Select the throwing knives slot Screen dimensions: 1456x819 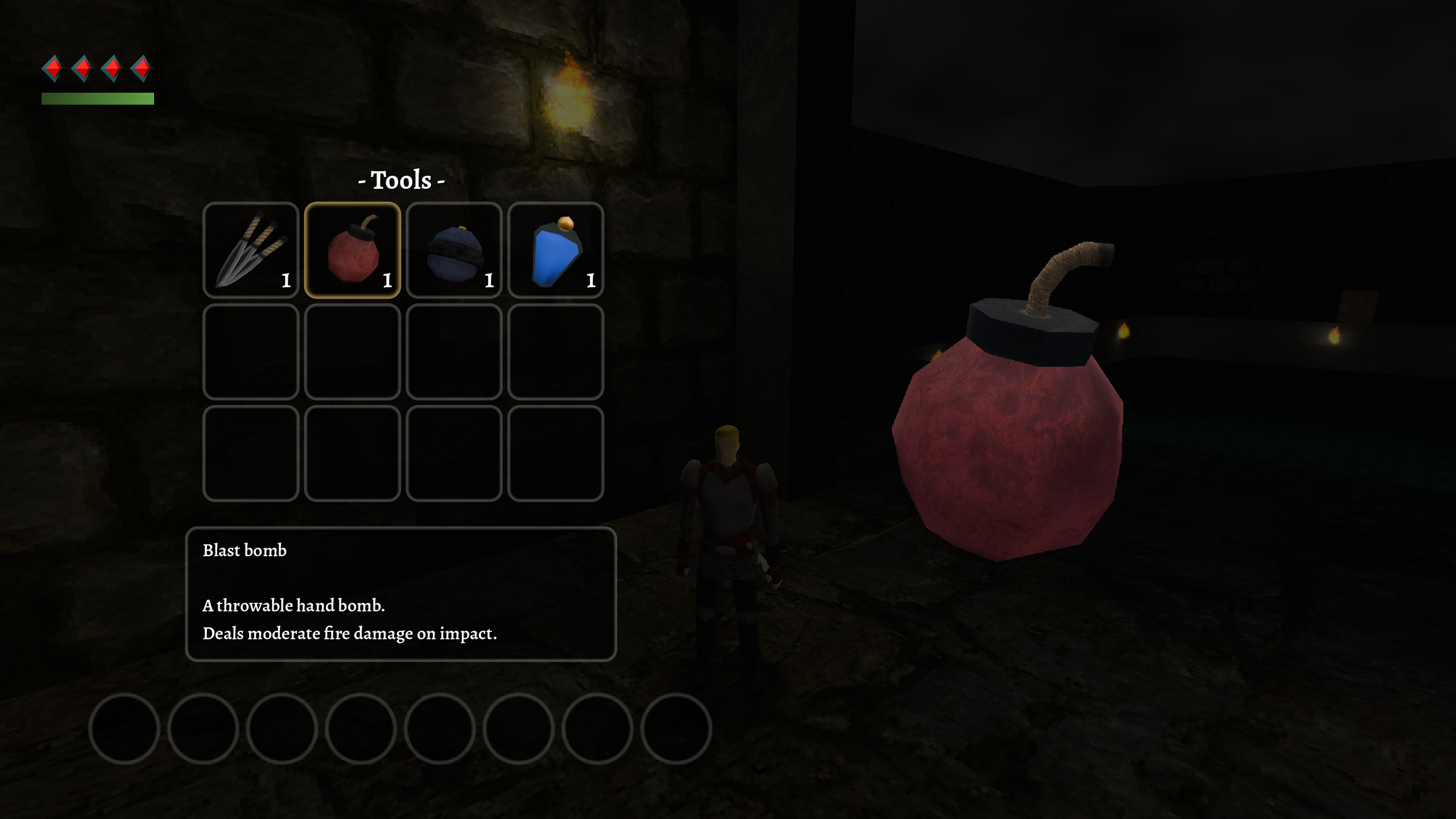251,250
